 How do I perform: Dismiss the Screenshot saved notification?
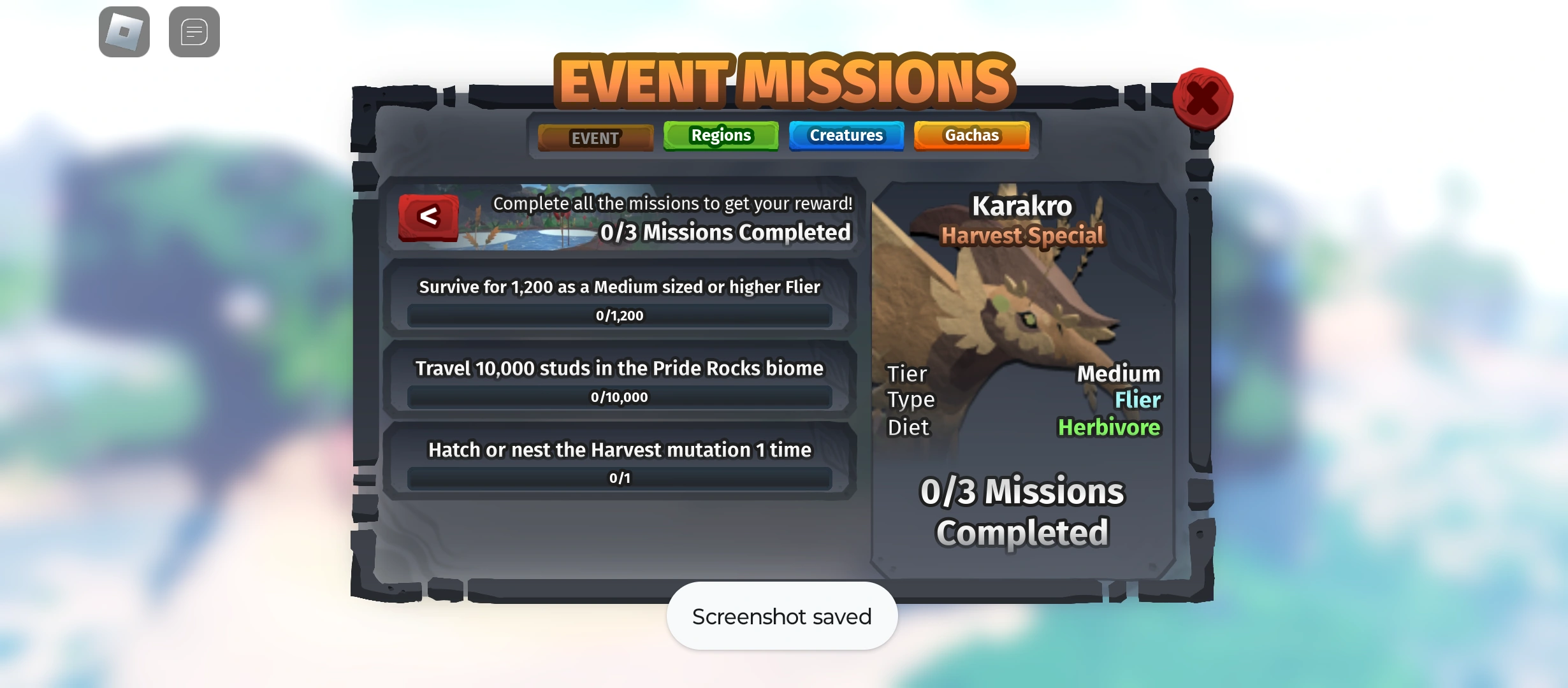tap(781, 615)
